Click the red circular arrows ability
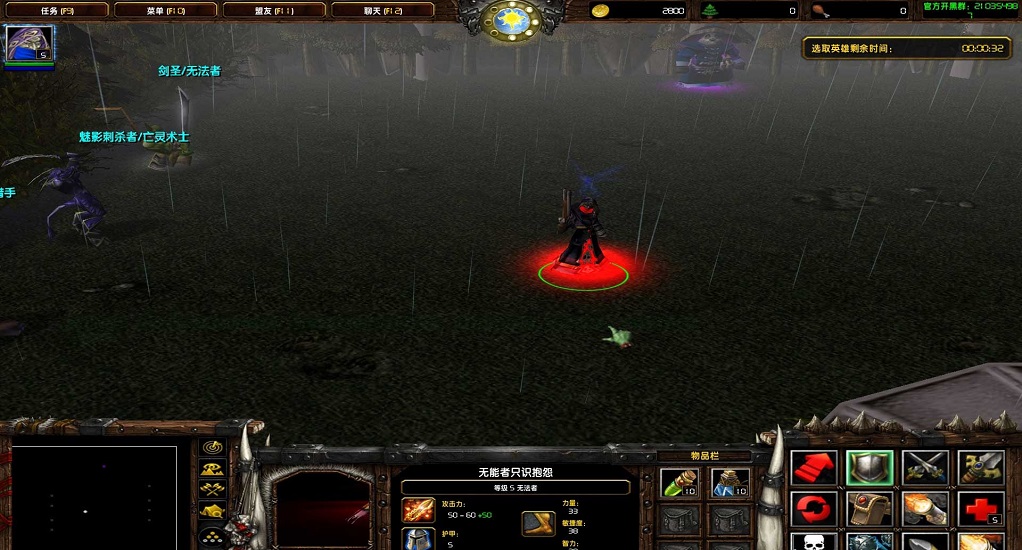The height and width of the screenshot is (550, 1022). (x=813, y=509)
